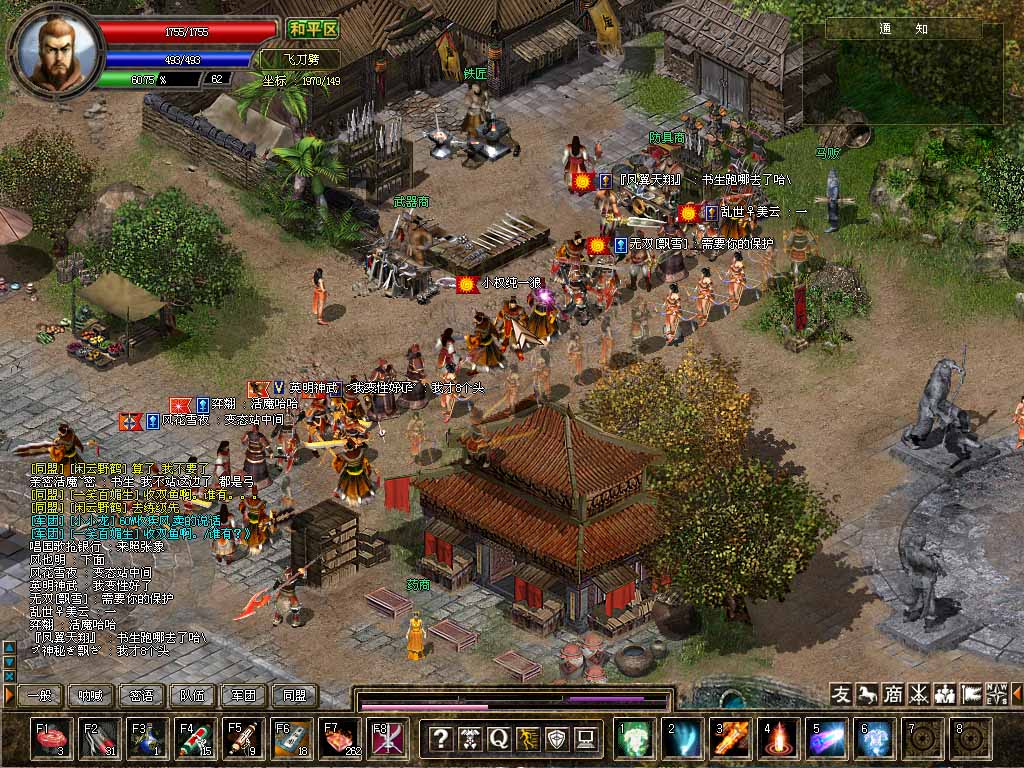The image size is (1024, 768).
Task: Choose the 军团 legion channel
Action: point(244,695)
